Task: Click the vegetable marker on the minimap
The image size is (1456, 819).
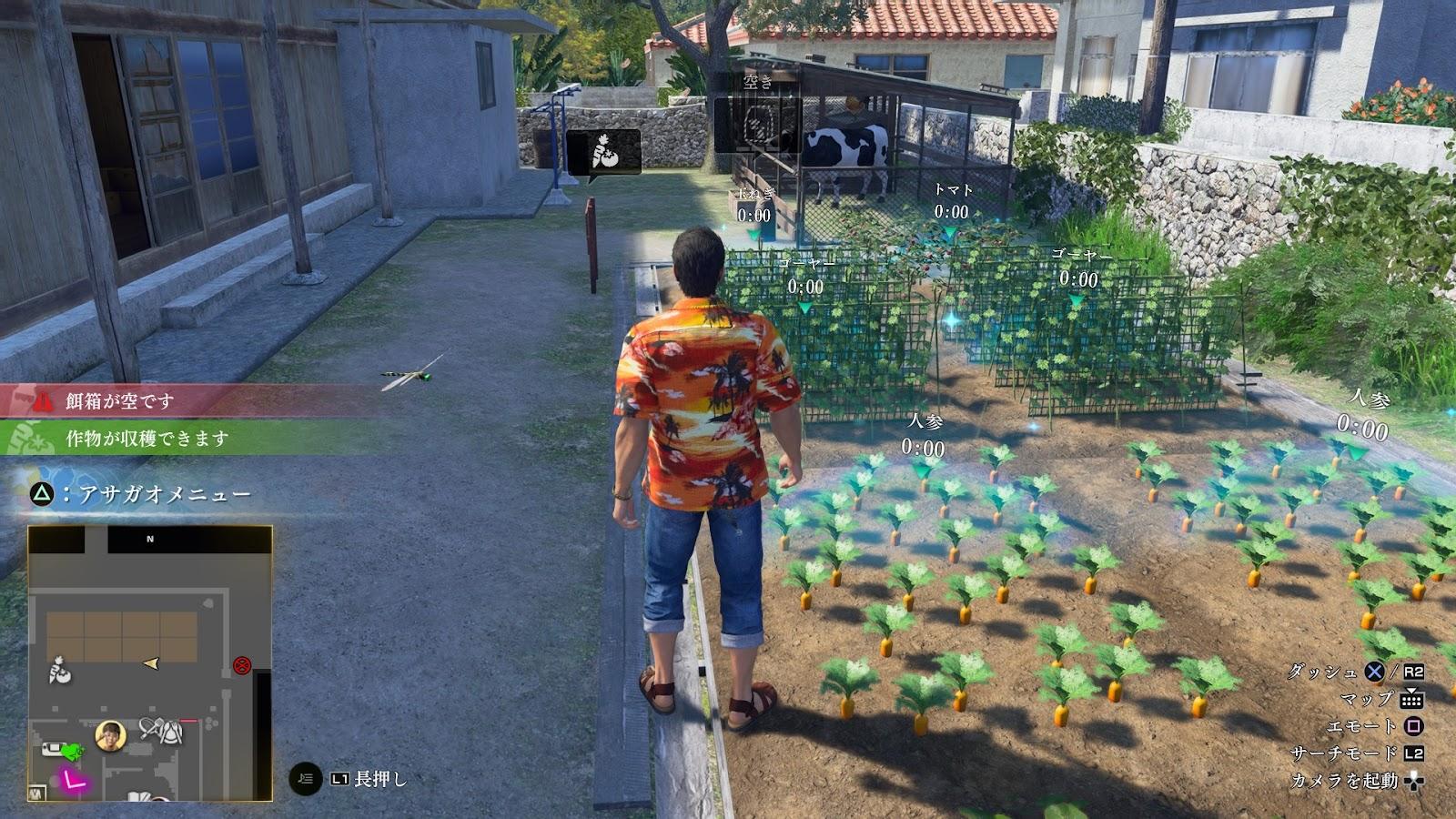Action: coord(60,672)
